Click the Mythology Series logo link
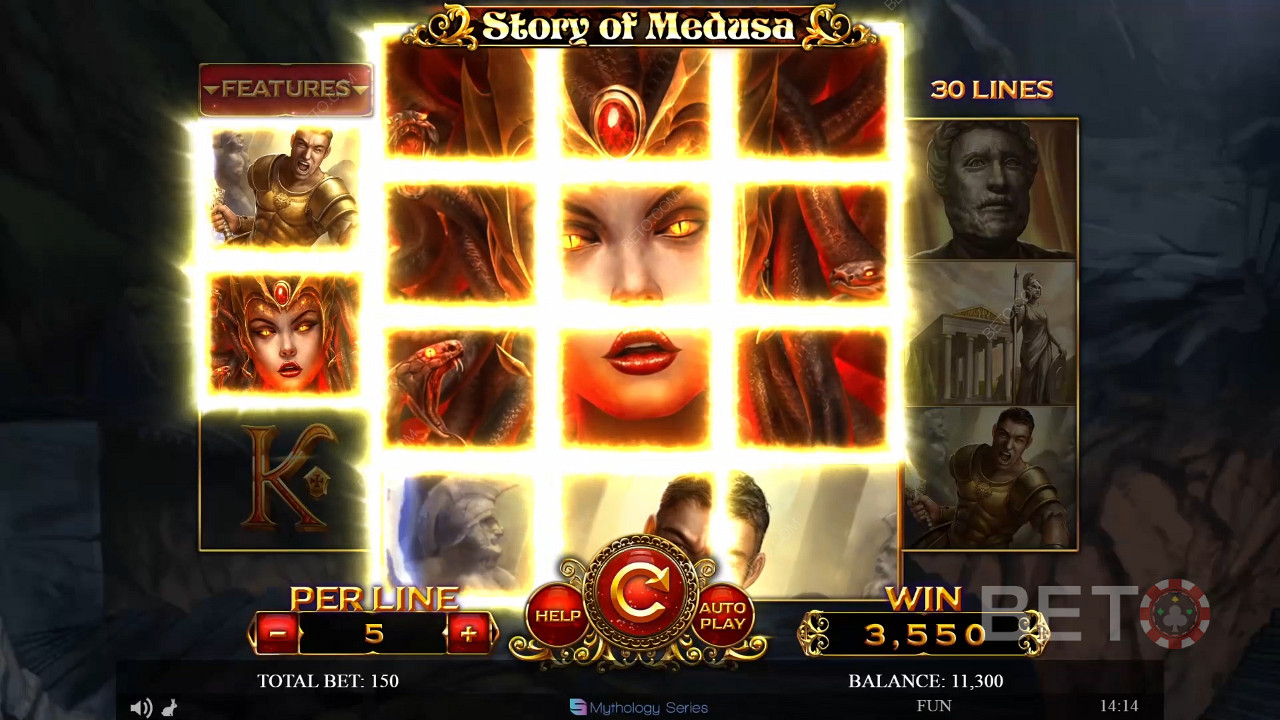The height and width of the screenshot is (720, 1280). pos(638,707)
